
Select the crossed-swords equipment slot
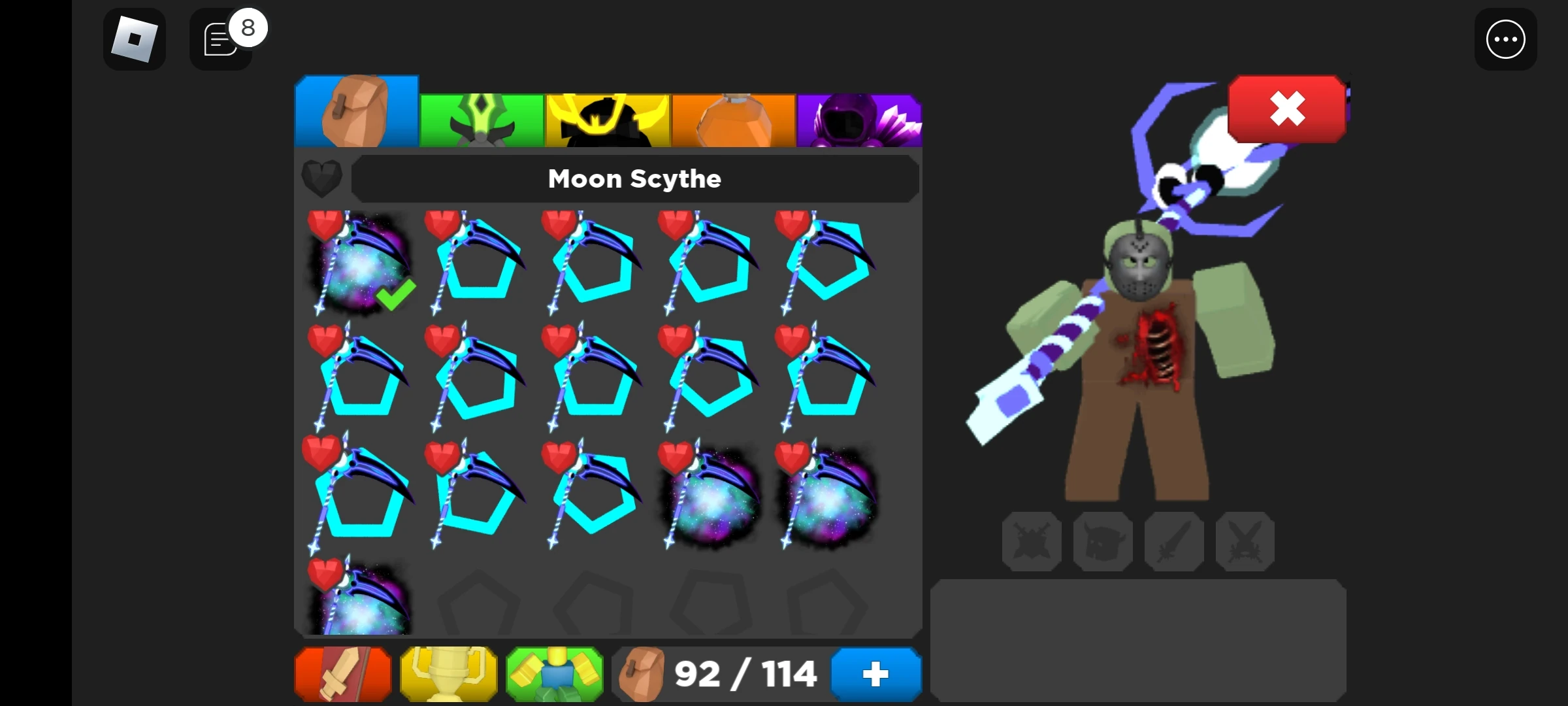1245,541
